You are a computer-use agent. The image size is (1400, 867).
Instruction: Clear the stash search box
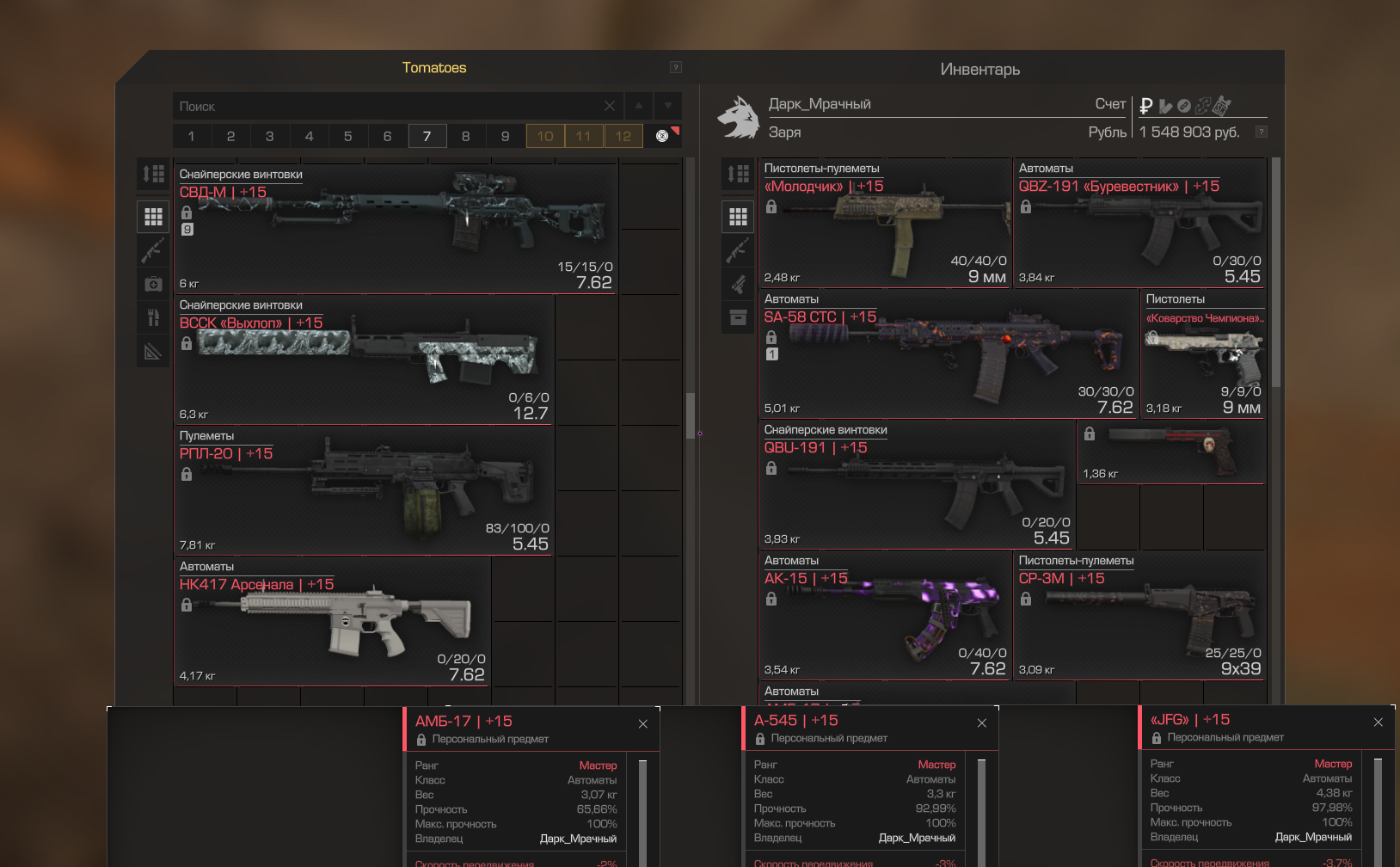click(610, 107)
